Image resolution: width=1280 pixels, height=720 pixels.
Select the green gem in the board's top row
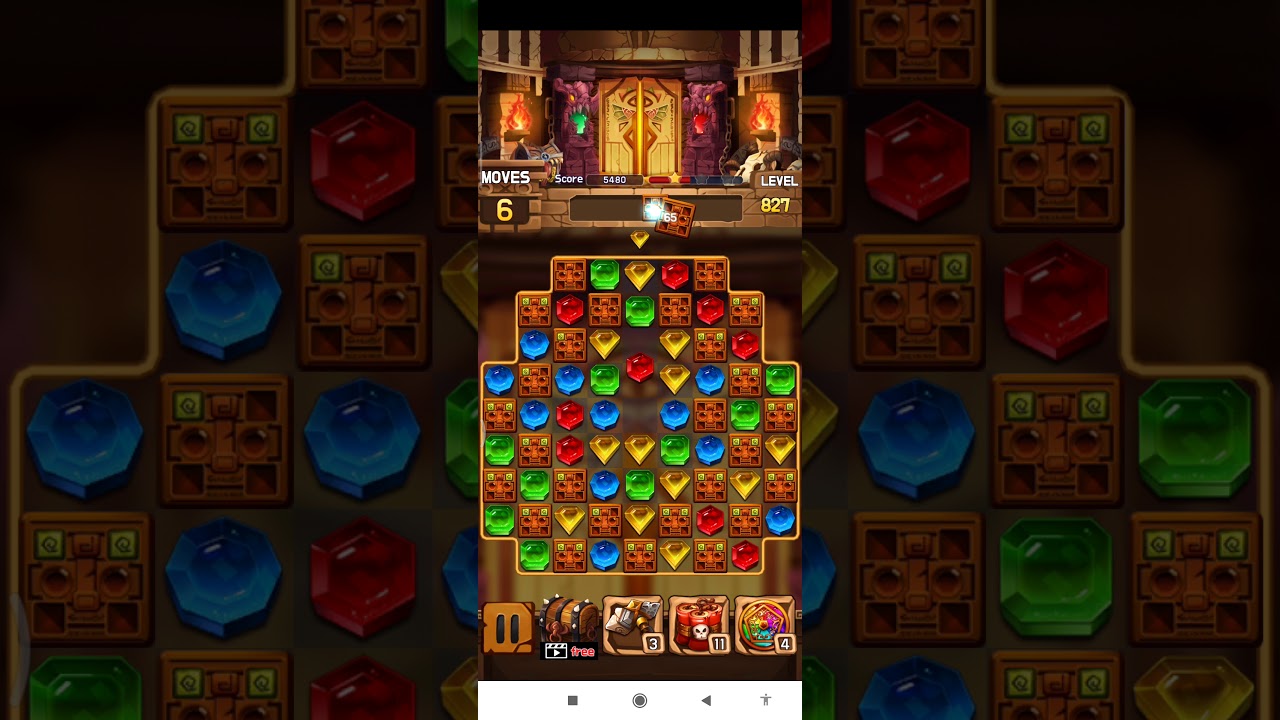tap(604, 274)
